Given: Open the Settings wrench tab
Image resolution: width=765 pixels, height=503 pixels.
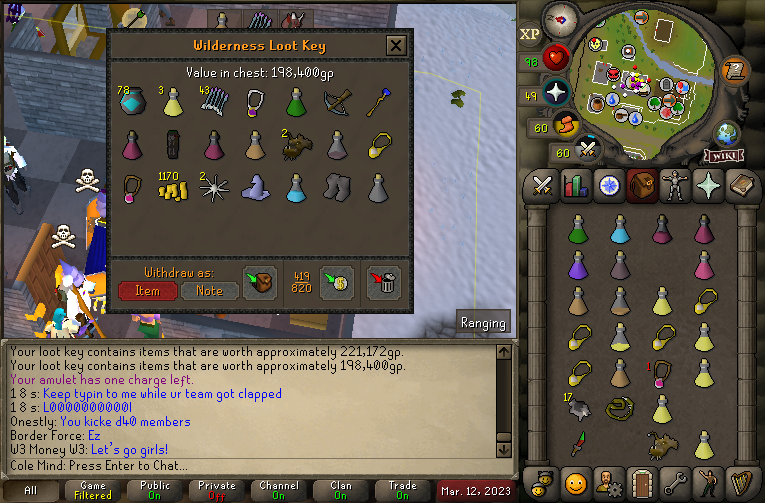Looking at the screenshot, I should (x=675, y=480).
